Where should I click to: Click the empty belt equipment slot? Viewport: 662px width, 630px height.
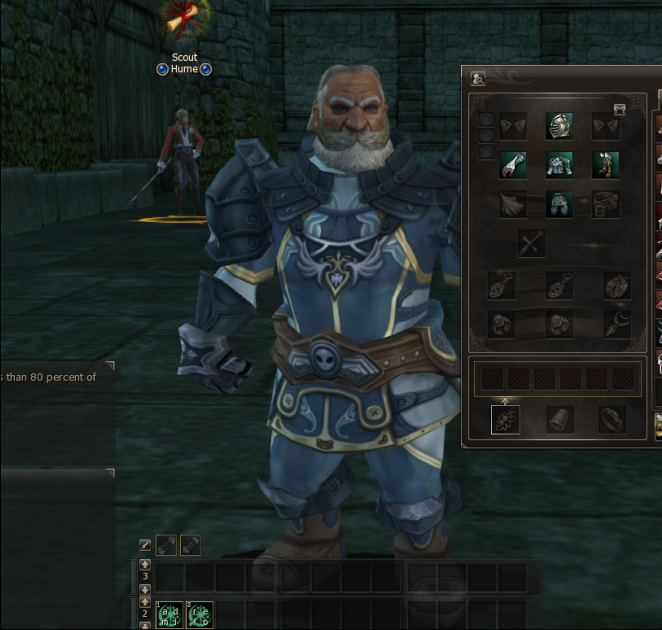tap(605, 205)
